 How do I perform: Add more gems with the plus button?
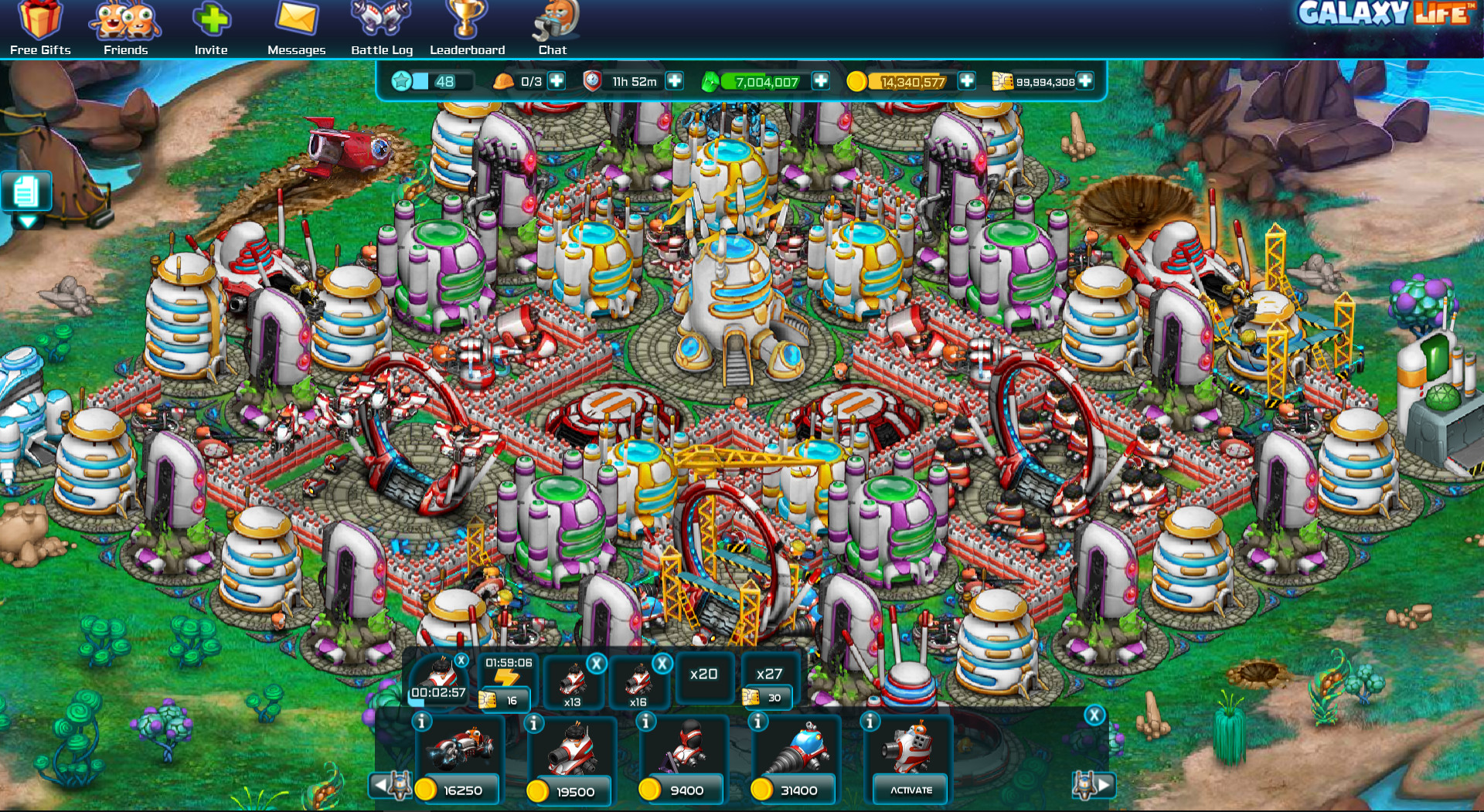821,80
